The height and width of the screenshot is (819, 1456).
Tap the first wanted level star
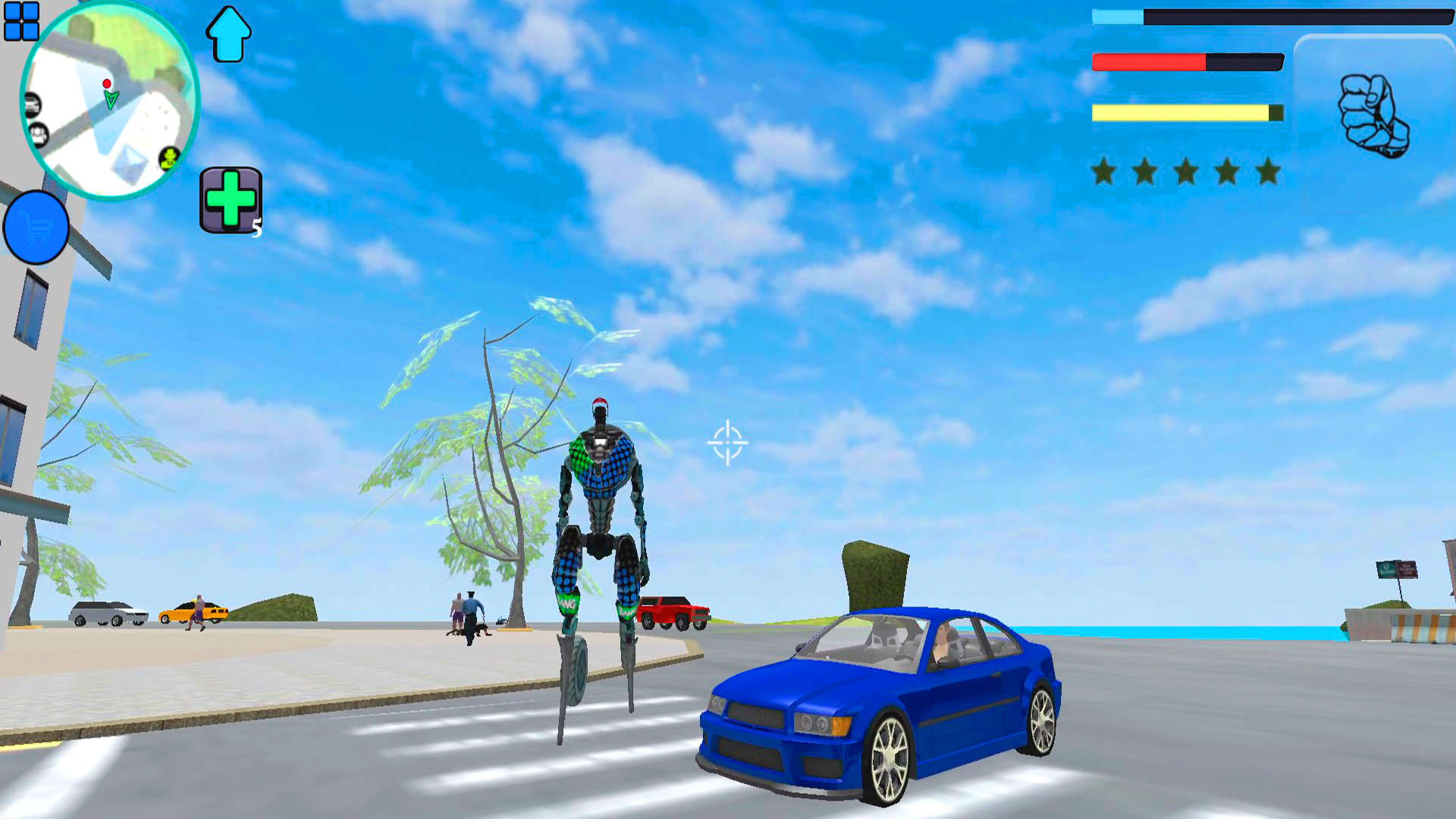1104,171
